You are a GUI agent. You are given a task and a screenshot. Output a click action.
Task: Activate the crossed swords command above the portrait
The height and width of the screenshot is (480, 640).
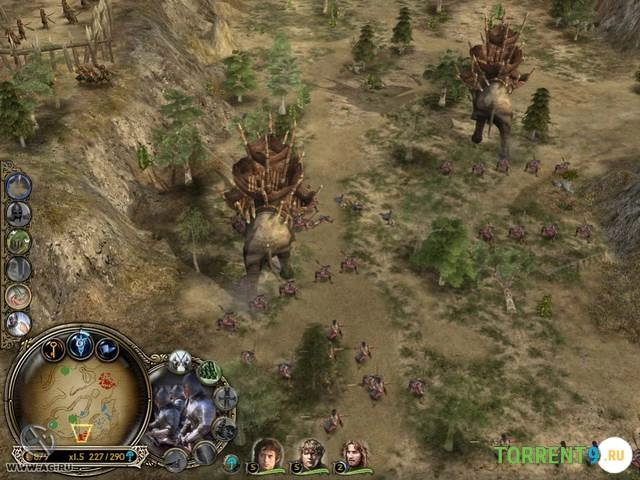(x=179, y=361)
